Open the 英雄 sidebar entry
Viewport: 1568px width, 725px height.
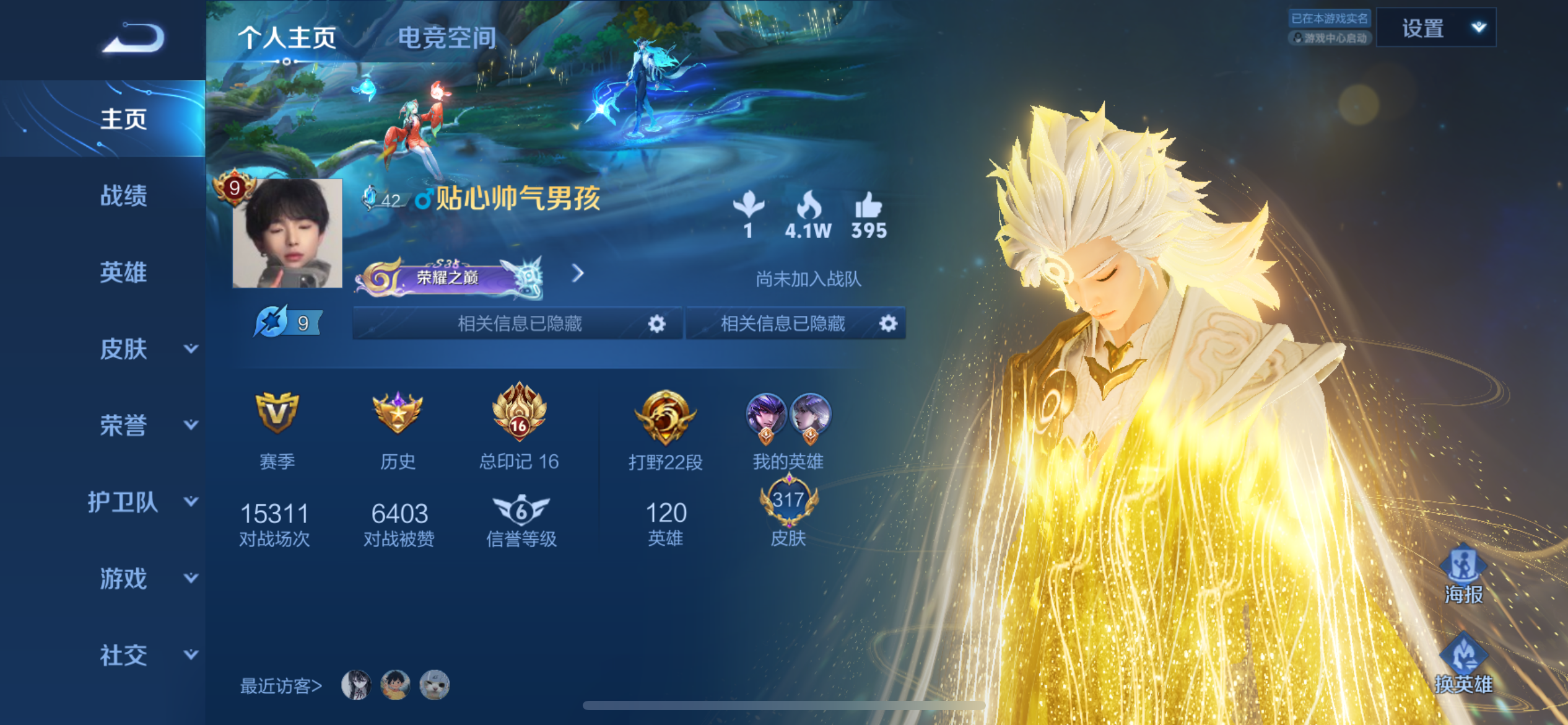123,272
